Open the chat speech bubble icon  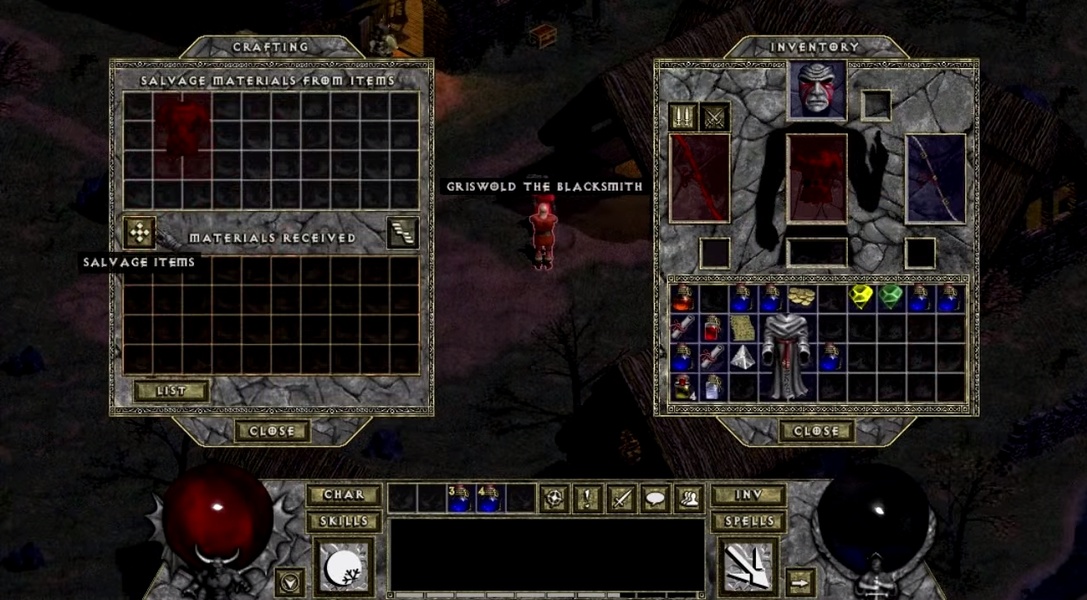[655, 497]
